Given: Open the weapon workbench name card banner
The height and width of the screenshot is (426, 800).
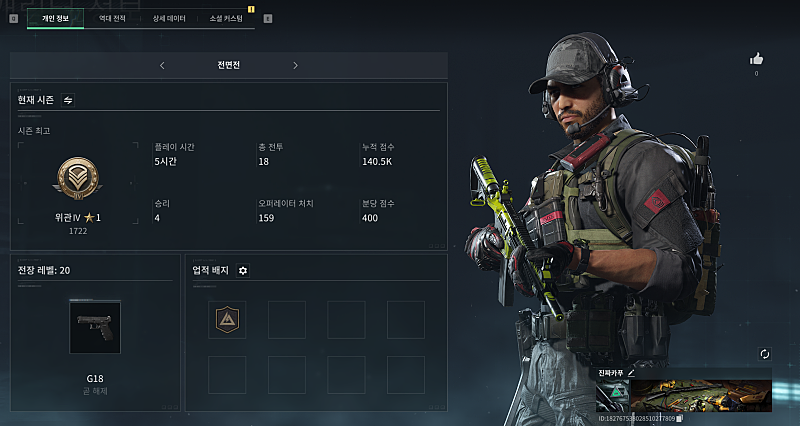Looking at the screenshot, I should click(x=700, y=395).
